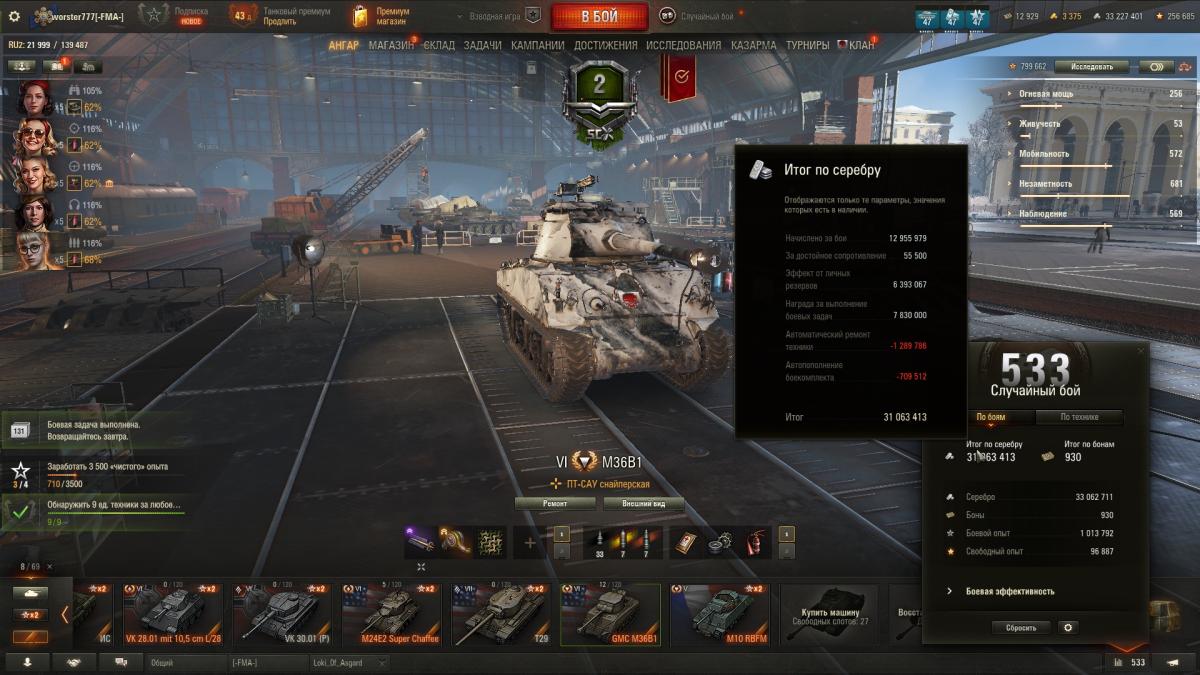
Task: Click the Сбросить button in session stats
Action: [x=1021, y=628]
